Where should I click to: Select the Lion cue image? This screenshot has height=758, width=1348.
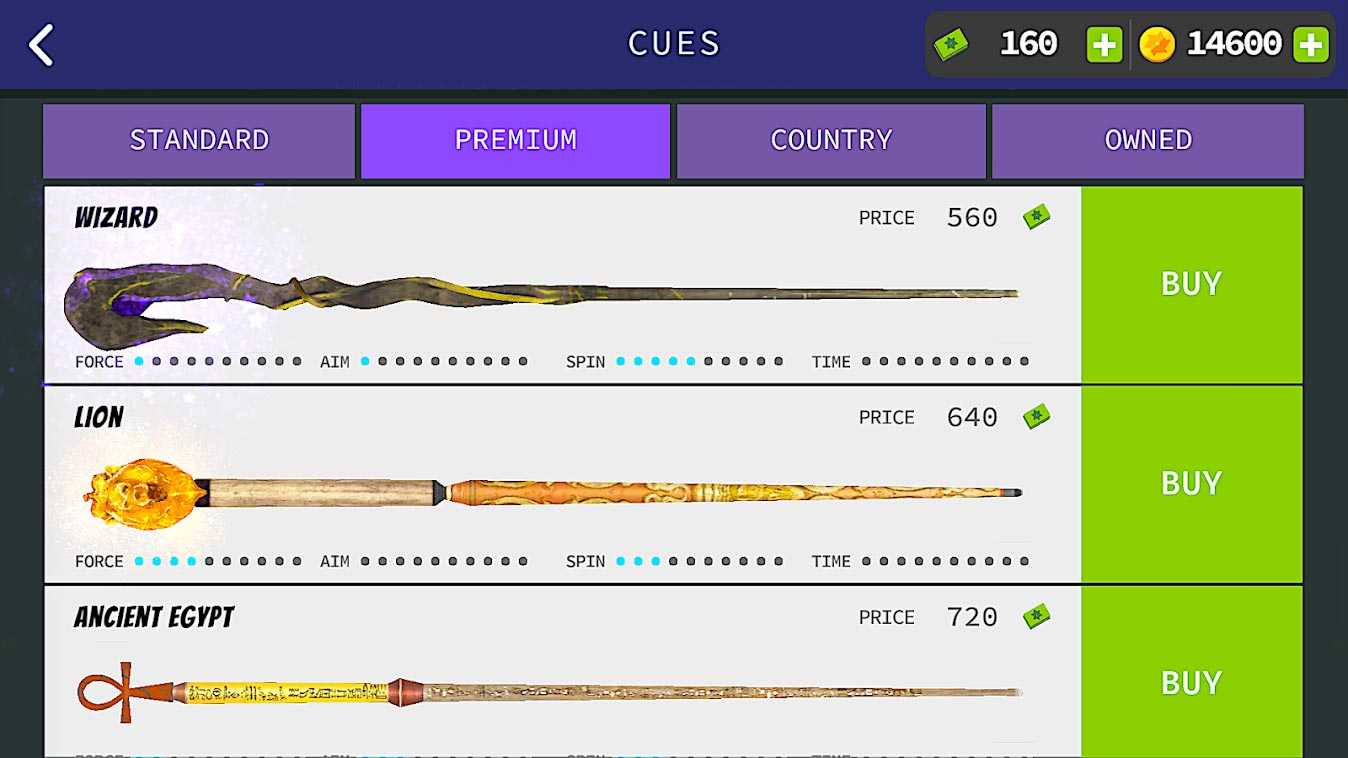(550, 492)
